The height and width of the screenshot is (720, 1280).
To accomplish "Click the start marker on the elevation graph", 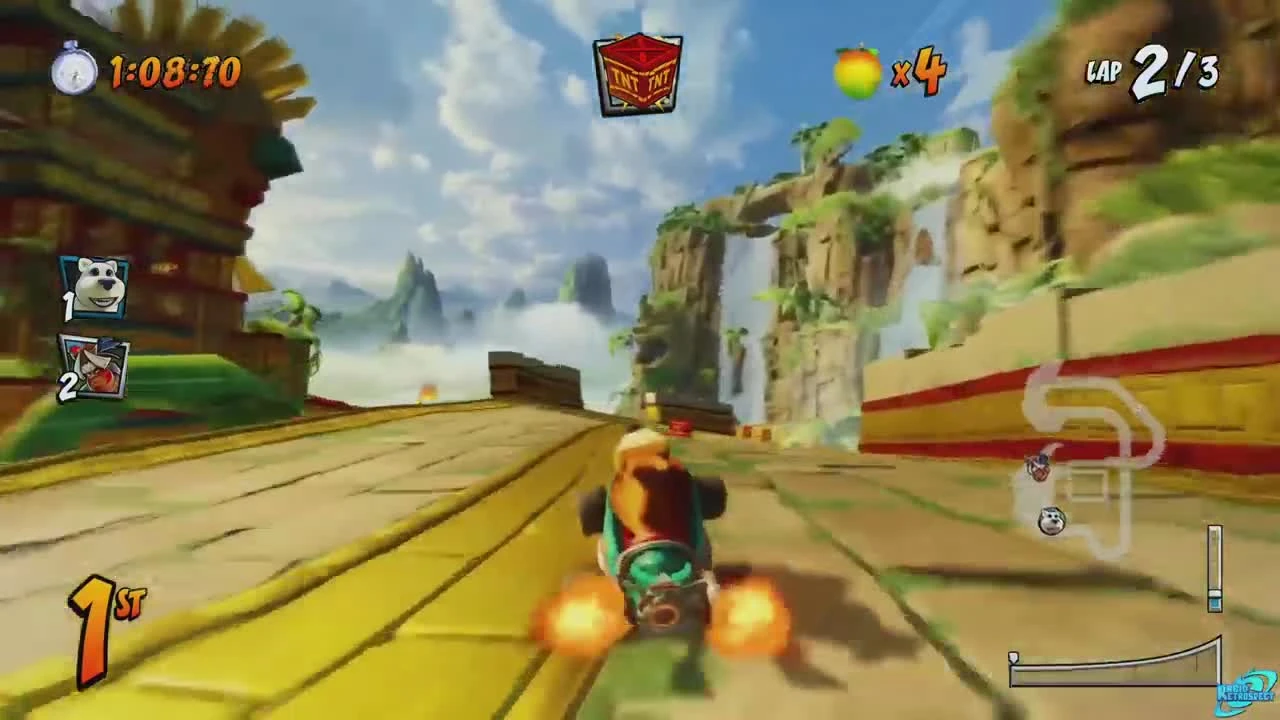I will pyautogui.click(x=1013, y=655).
